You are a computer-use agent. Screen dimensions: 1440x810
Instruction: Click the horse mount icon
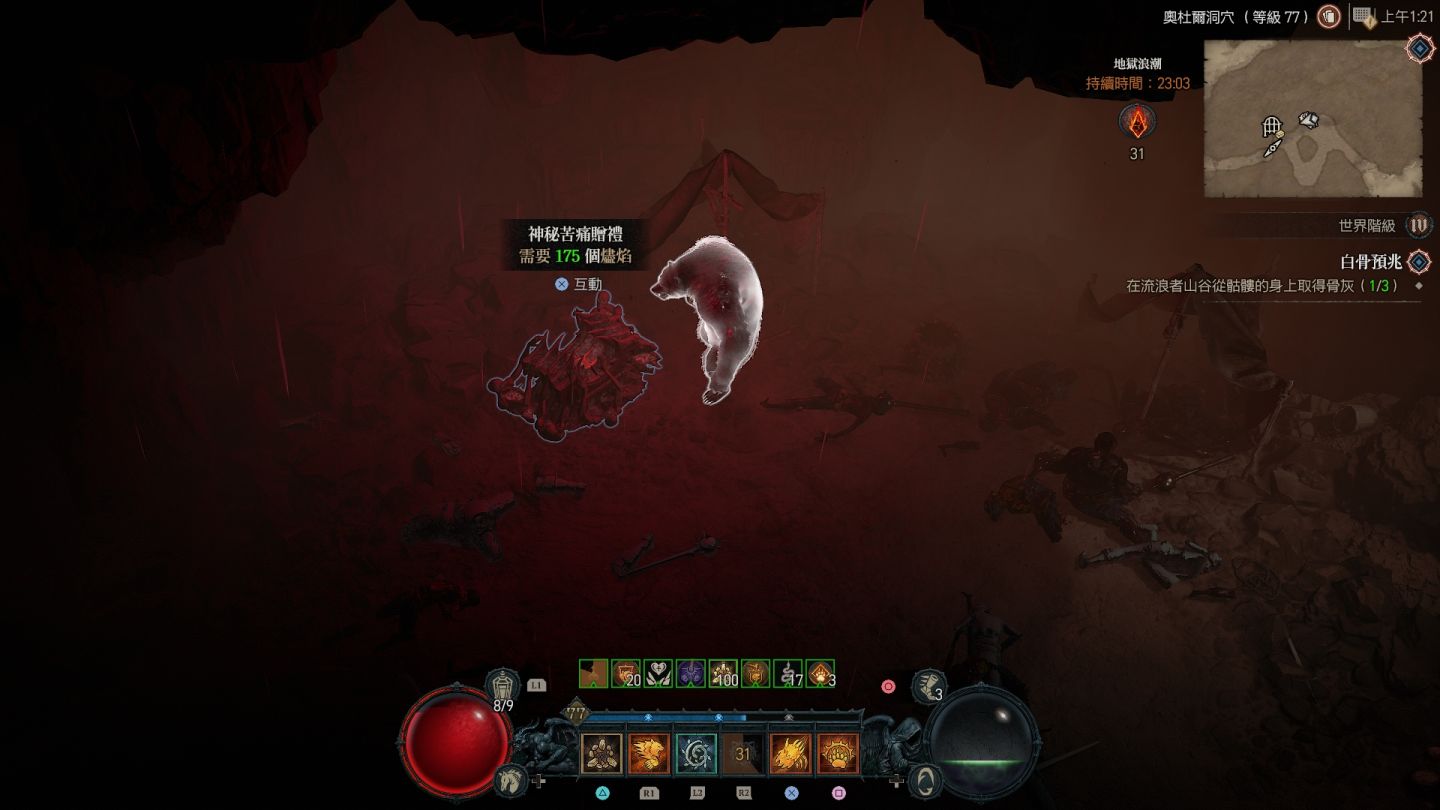(510, 779)
